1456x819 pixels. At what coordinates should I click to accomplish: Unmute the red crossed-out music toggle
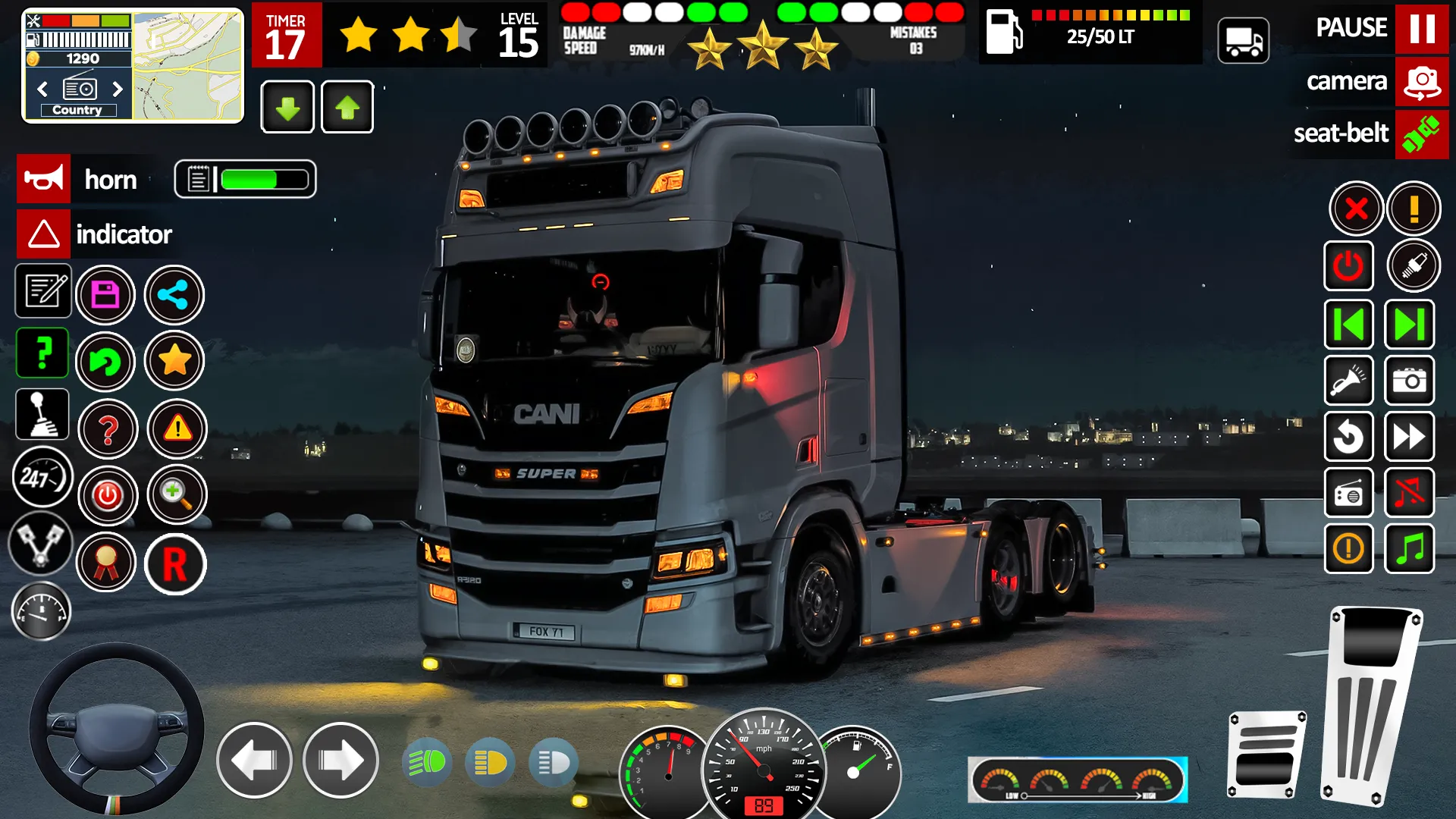[x=1410, y=493]
